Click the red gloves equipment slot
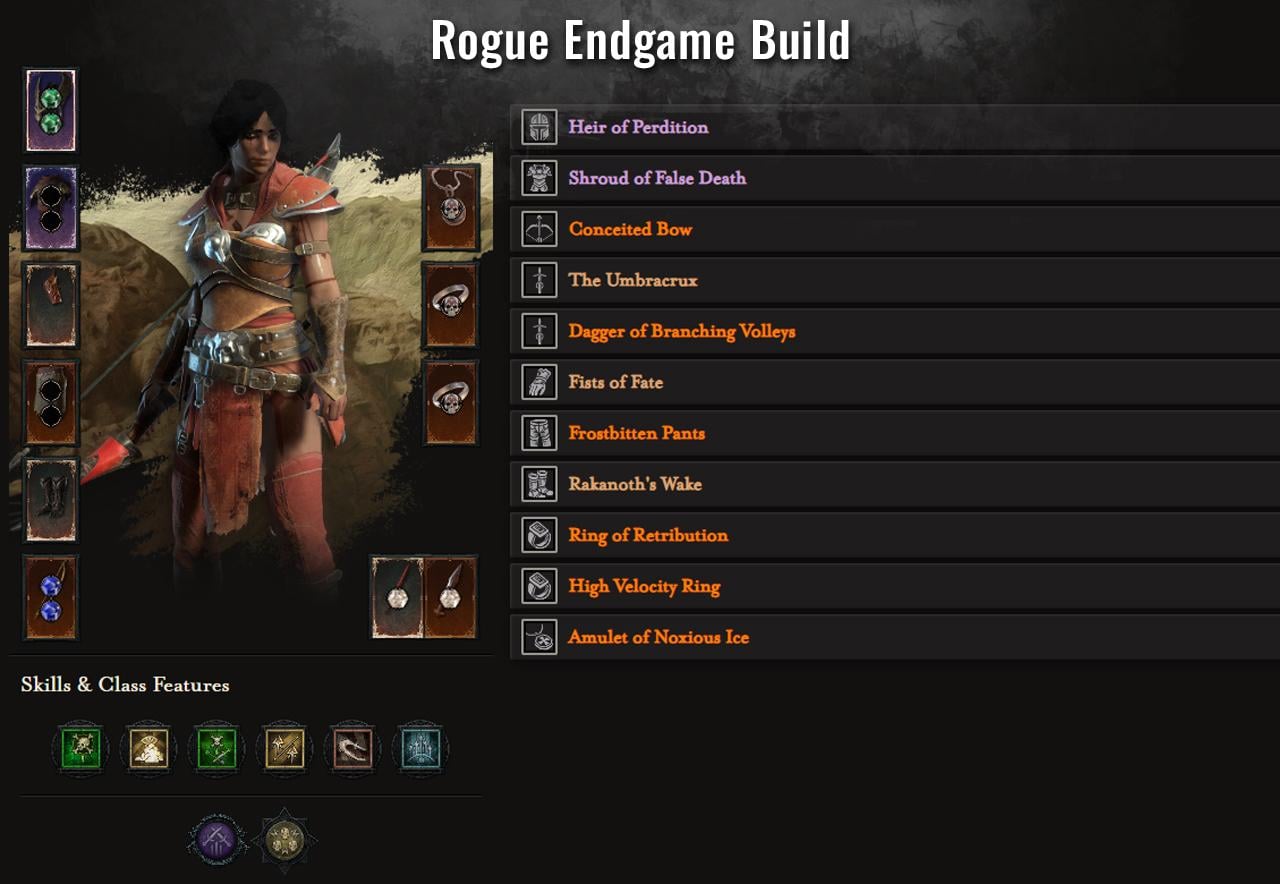 51,305
